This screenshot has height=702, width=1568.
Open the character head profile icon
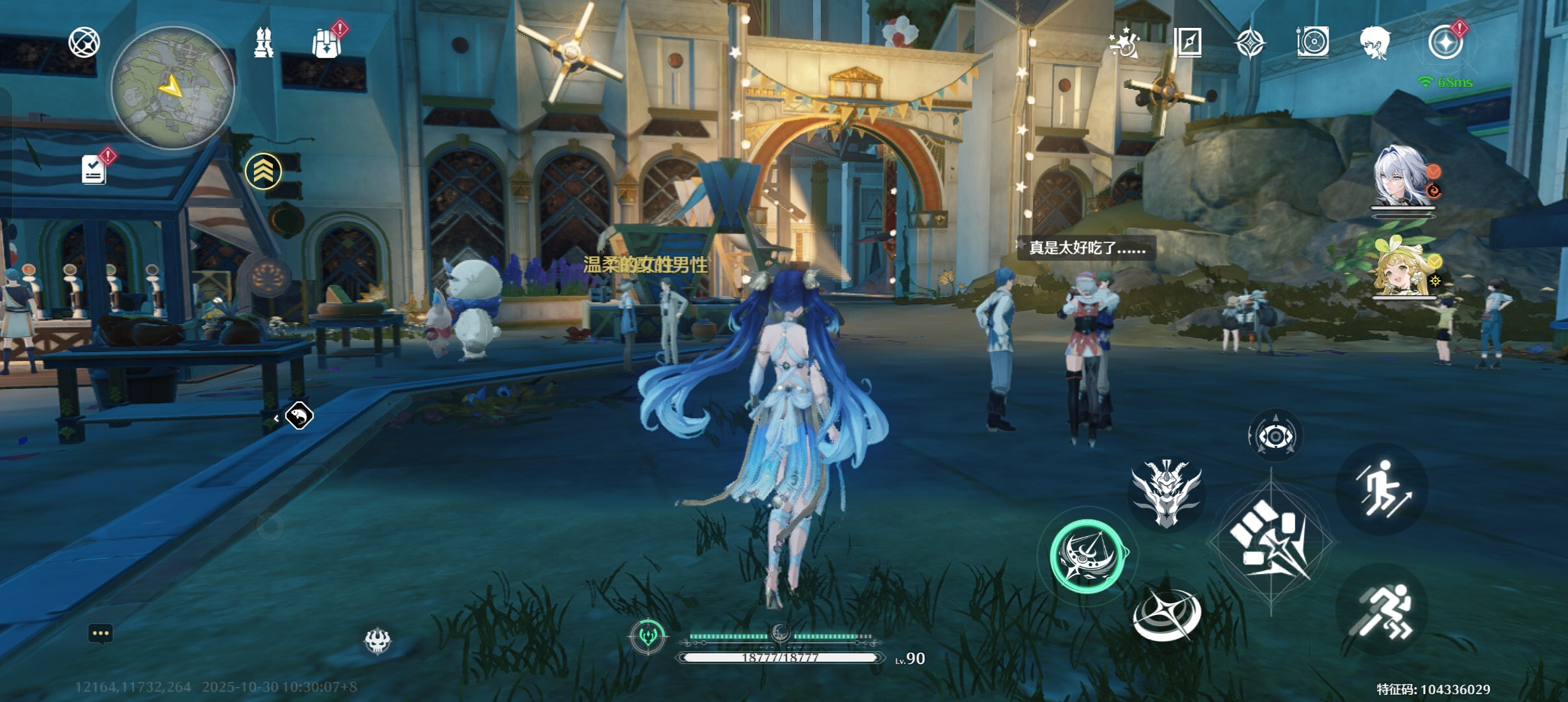tap(1375, 43)
